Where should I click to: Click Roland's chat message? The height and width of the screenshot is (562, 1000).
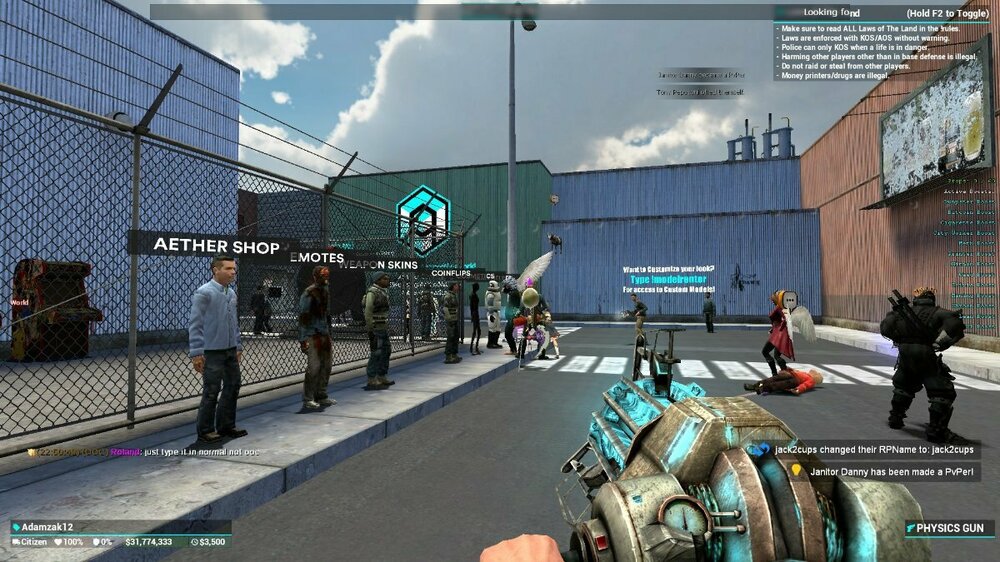[x=145, y=452]
